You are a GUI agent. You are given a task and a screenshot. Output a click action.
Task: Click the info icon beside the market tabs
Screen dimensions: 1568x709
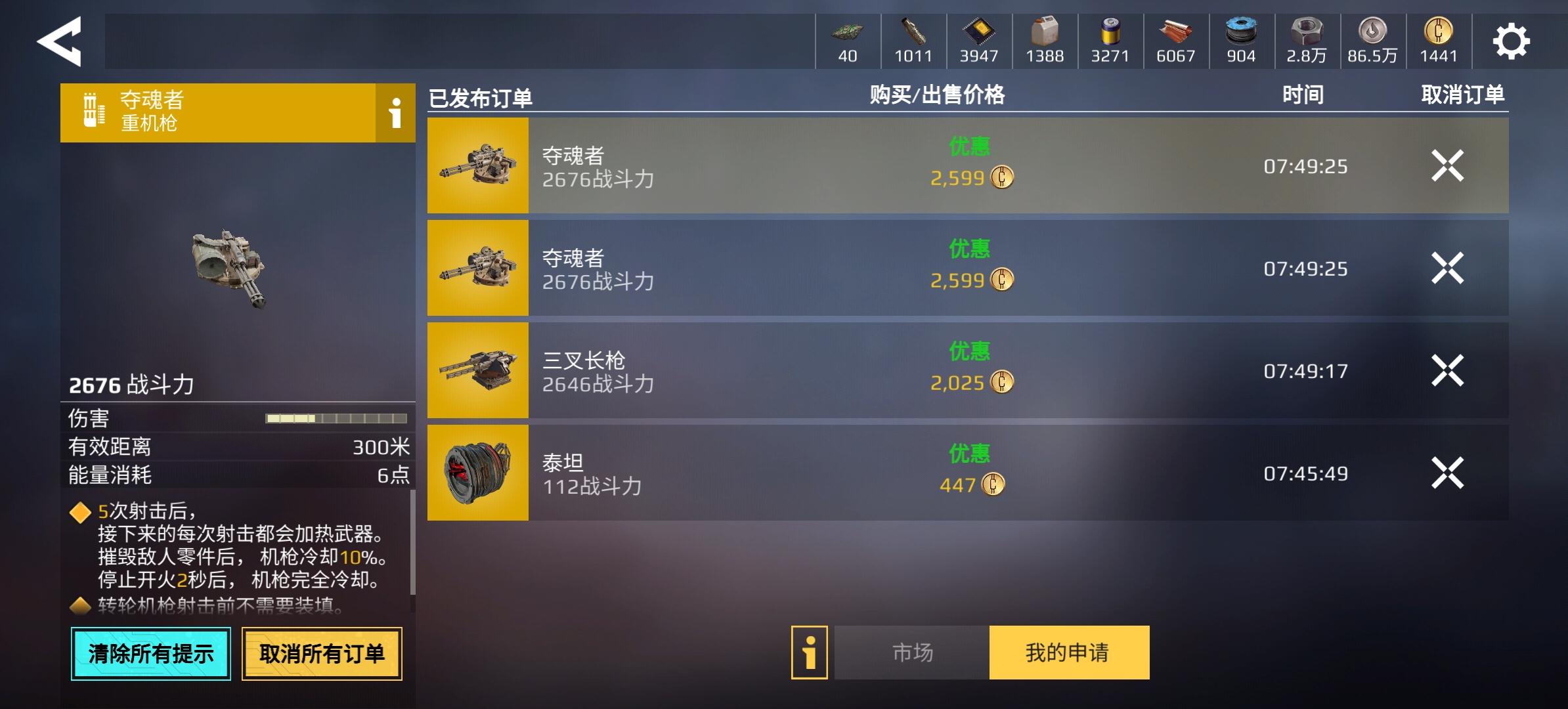(x=809, y=651)
